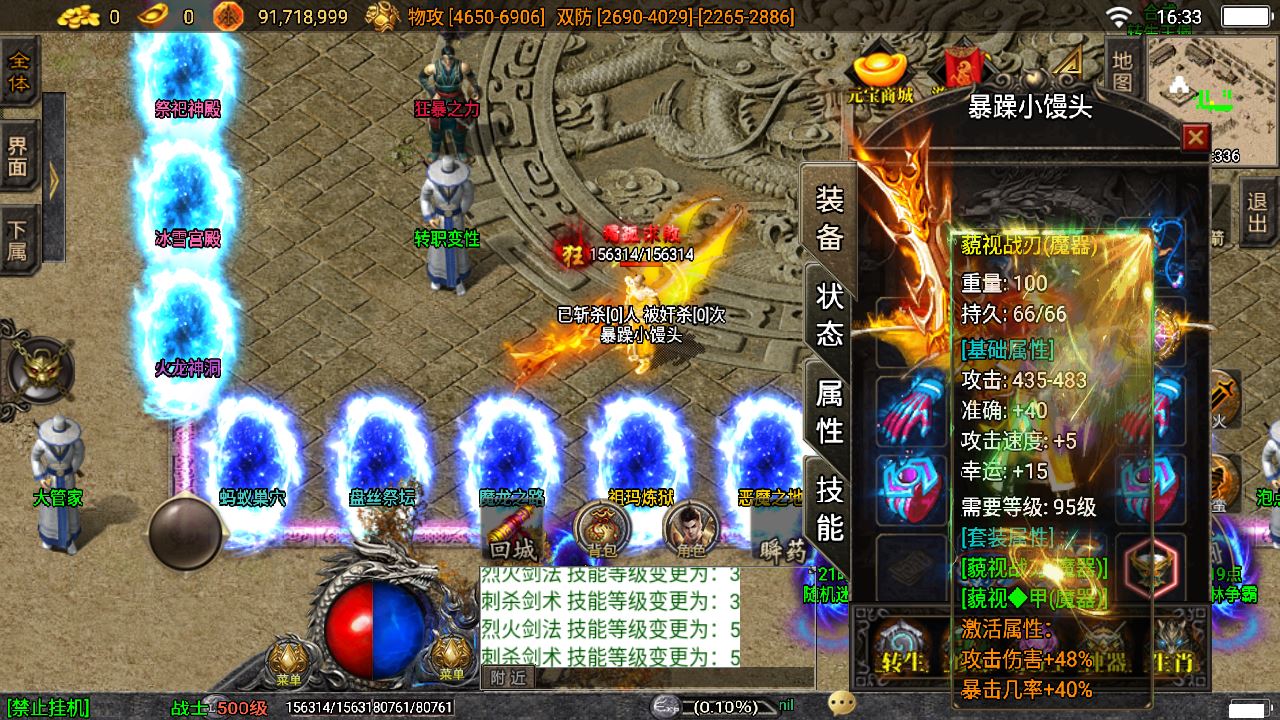
Task: Activate the 瞬药 instant potion button
Action: point(781,548)
